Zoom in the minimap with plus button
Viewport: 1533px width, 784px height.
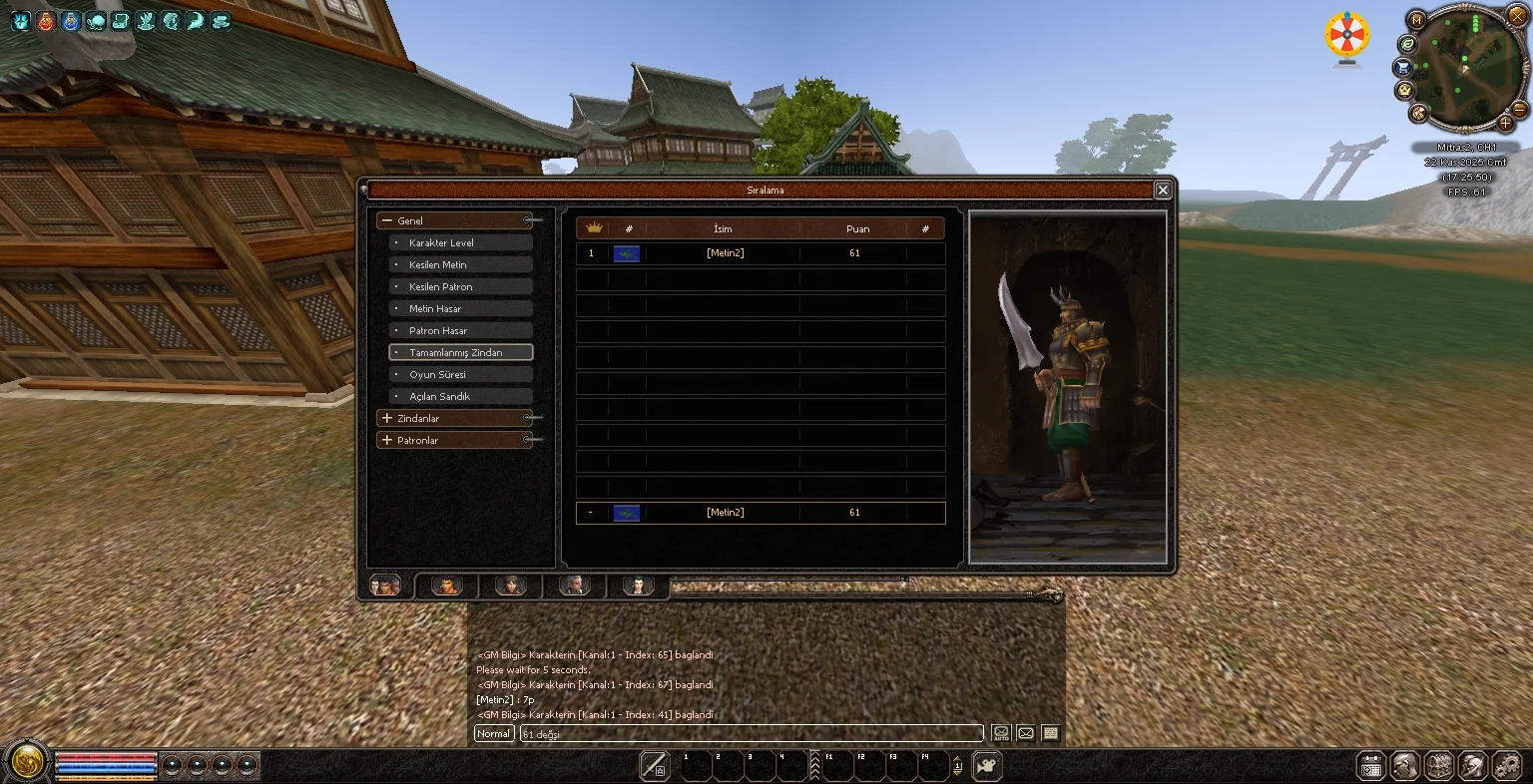pyautogui.click(x=1506, y=124)
